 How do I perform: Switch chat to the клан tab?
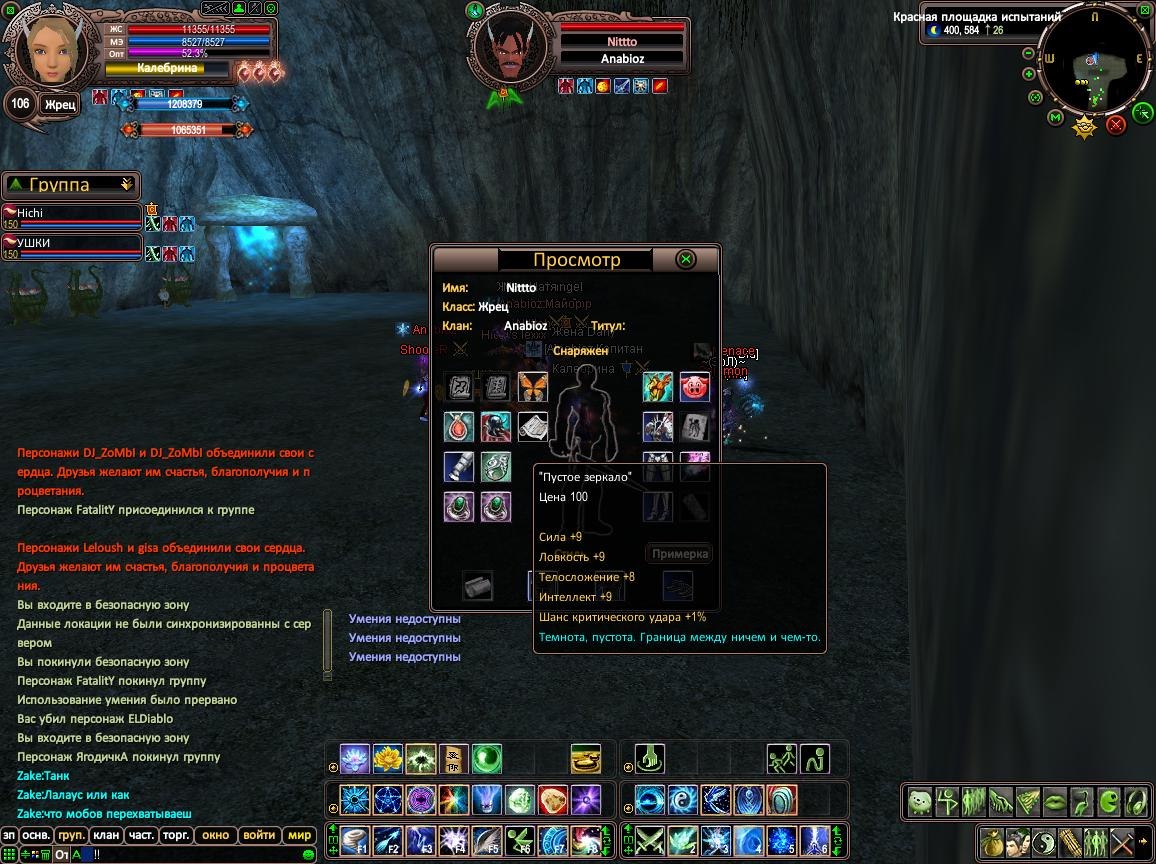pos(106,835)
